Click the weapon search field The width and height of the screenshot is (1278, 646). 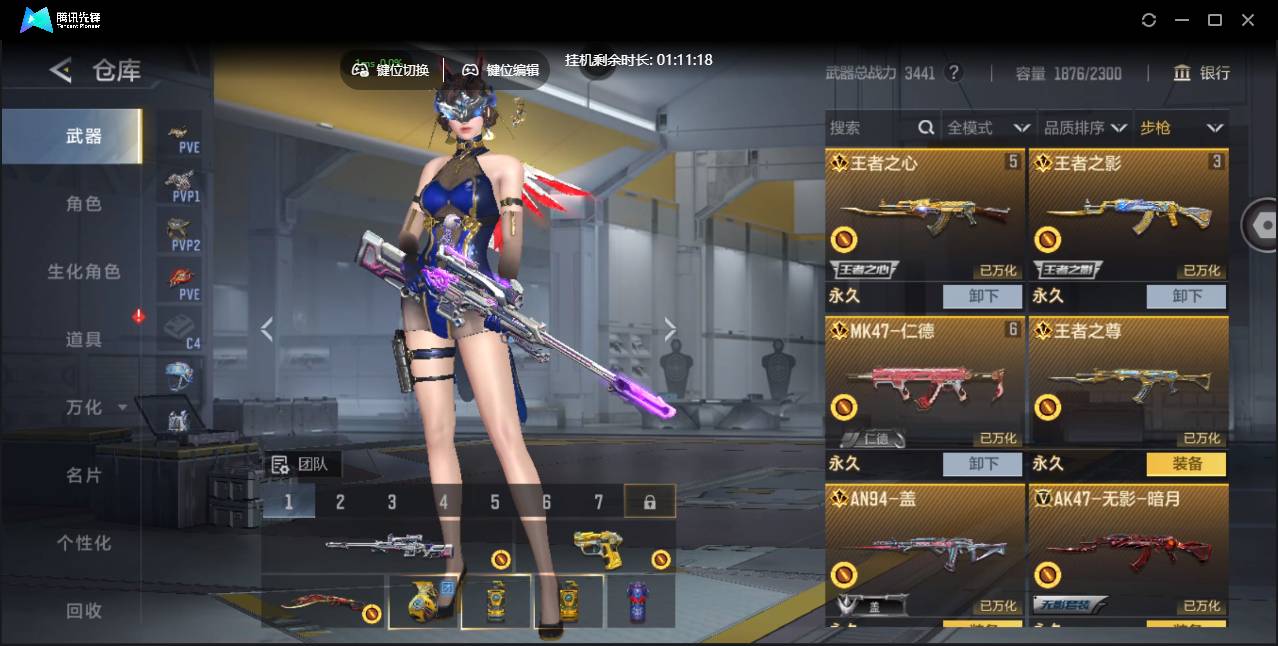(870, 128)
